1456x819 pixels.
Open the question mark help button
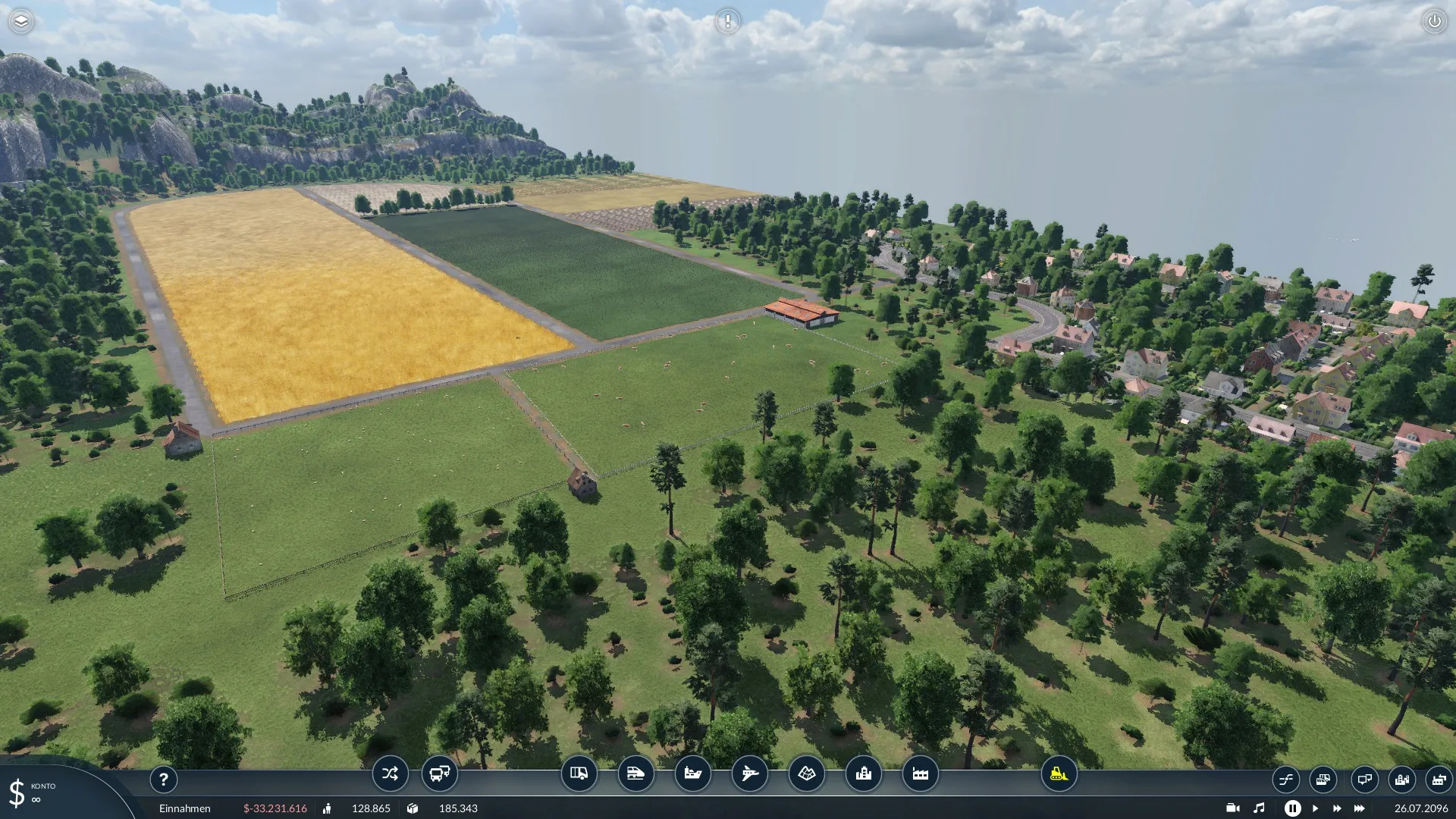coord(163,779)
